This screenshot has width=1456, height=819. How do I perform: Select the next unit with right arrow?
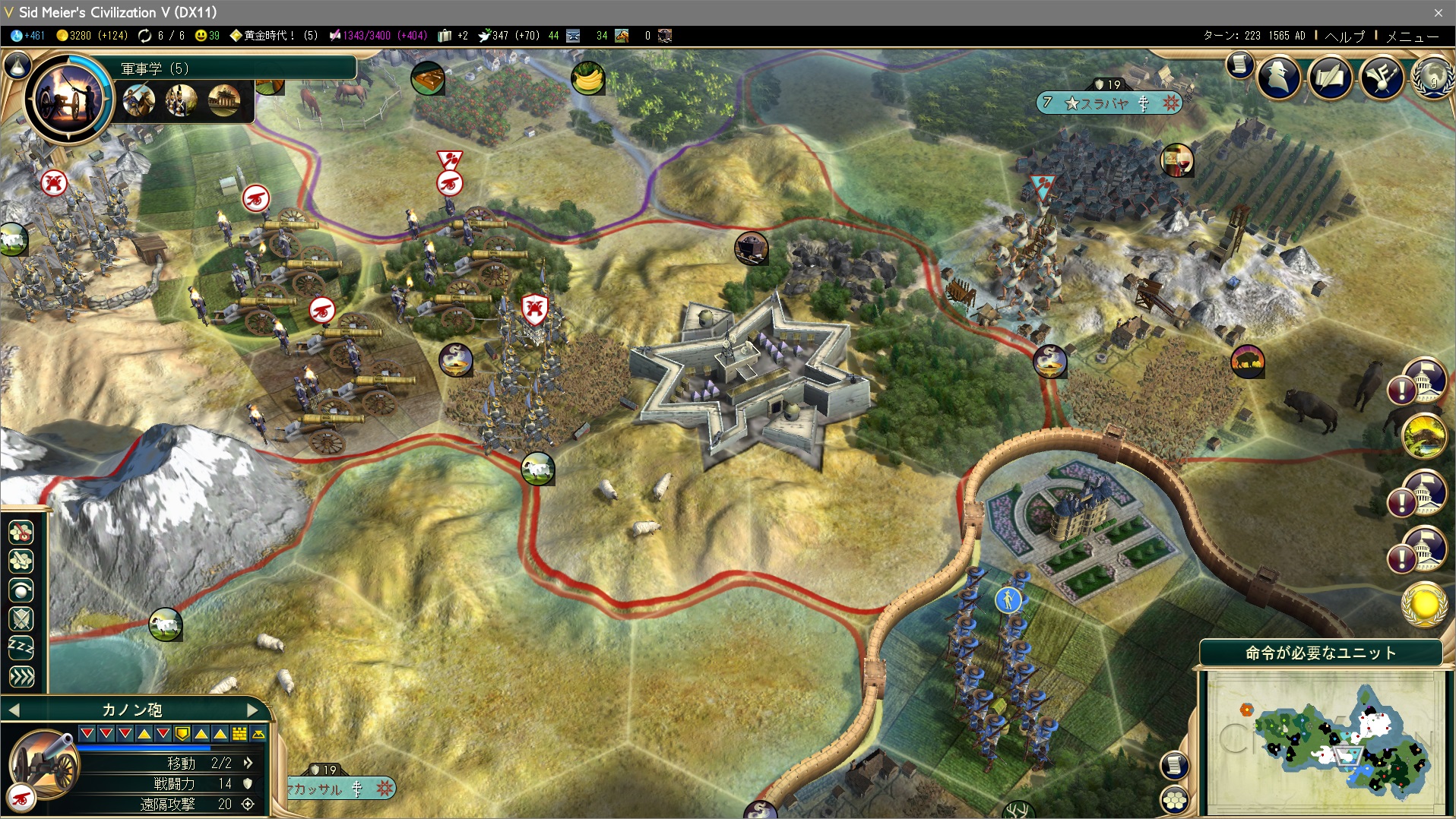(253, 710)
